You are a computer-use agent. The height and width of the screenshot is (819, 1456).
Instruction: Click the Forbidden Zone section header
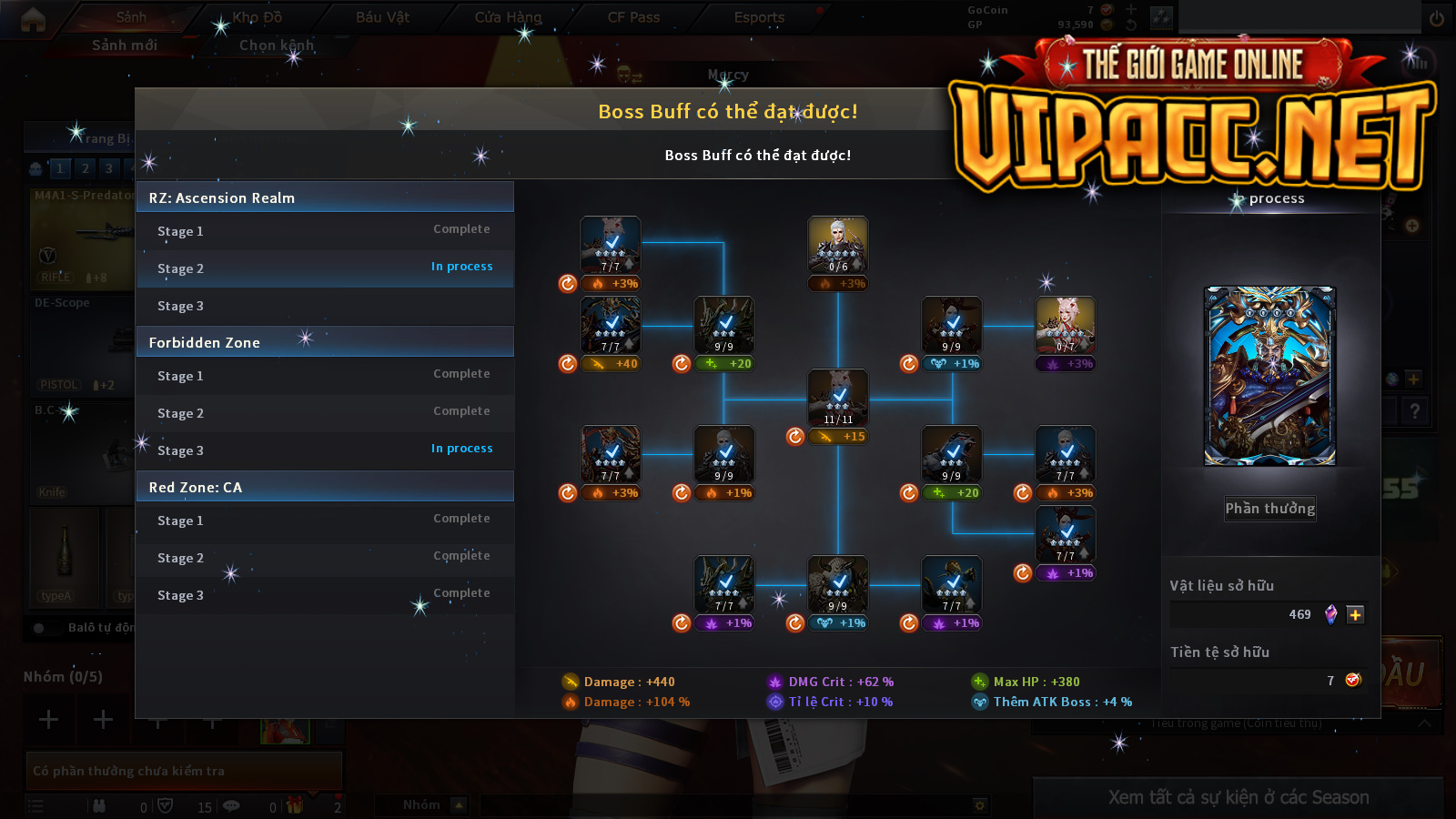(x=325, y=342)
